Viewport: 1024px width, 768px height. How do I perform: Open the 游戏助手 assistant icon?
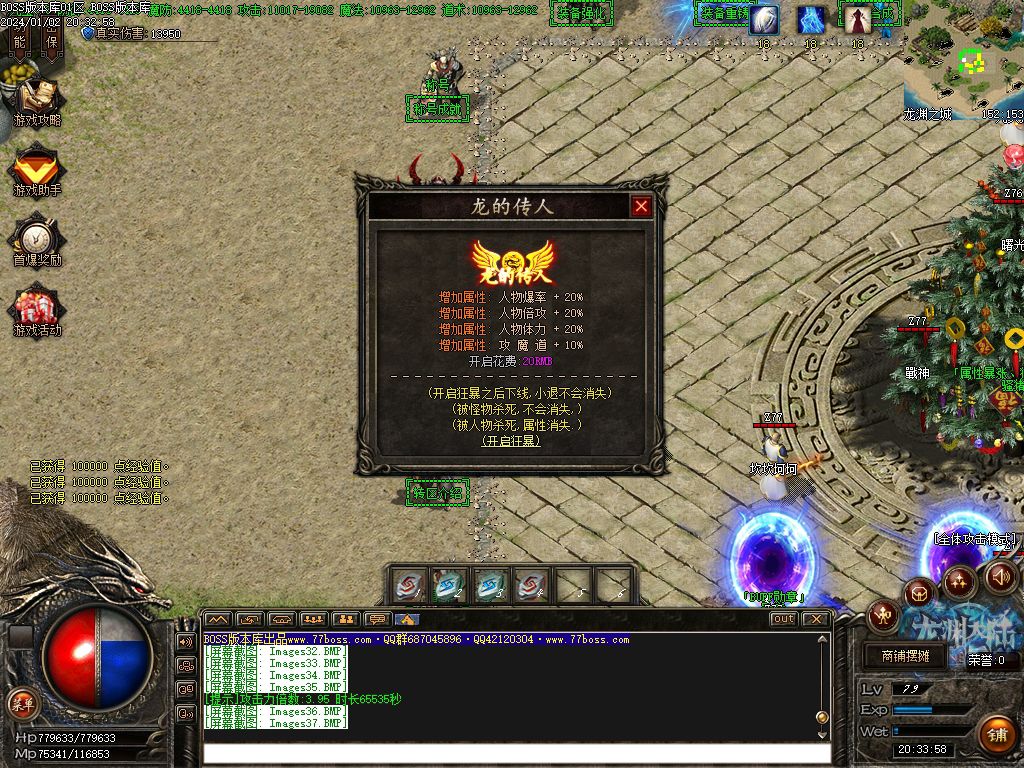pyautogui.click(x=37, y=170)
